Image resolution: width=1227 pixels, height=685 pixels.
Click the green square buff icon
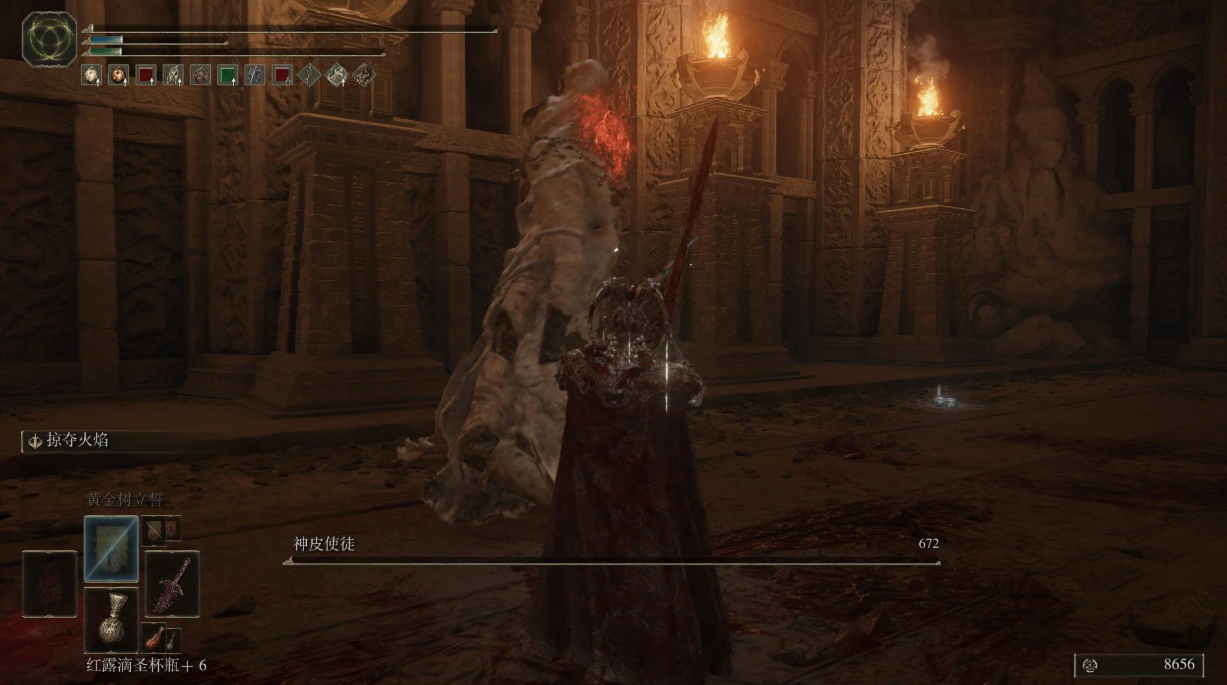(227, 74)
